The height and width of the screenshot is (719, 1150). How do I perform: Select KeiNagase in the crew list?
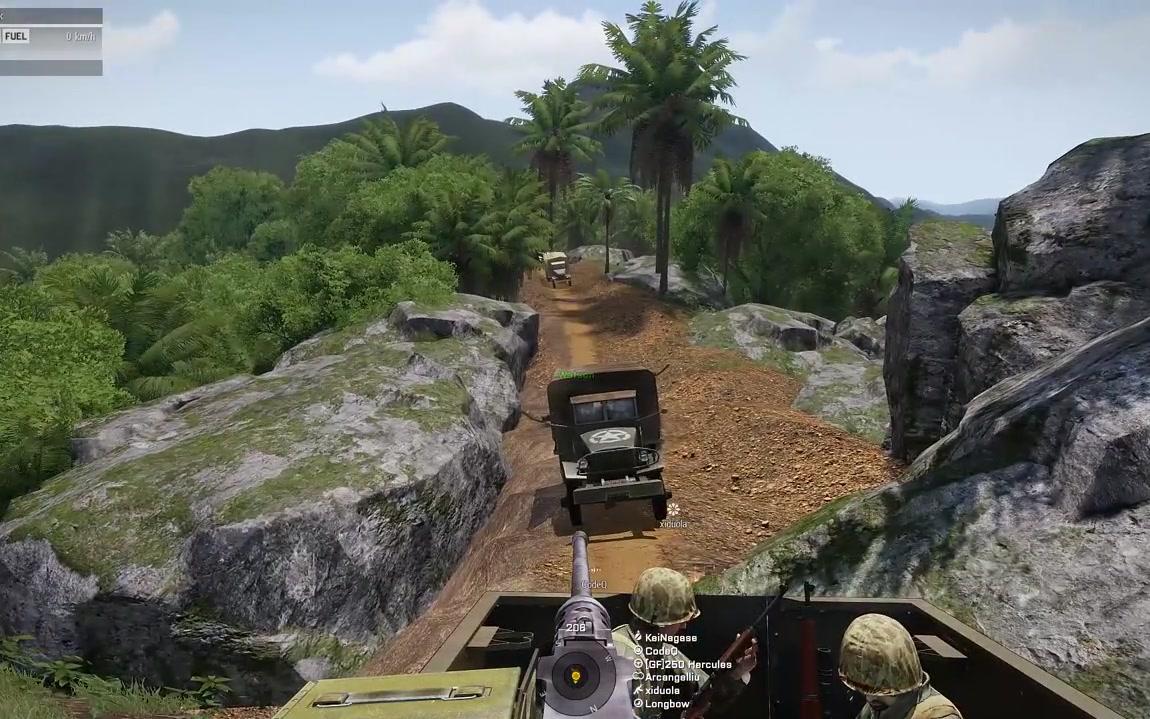coord(670,637)
